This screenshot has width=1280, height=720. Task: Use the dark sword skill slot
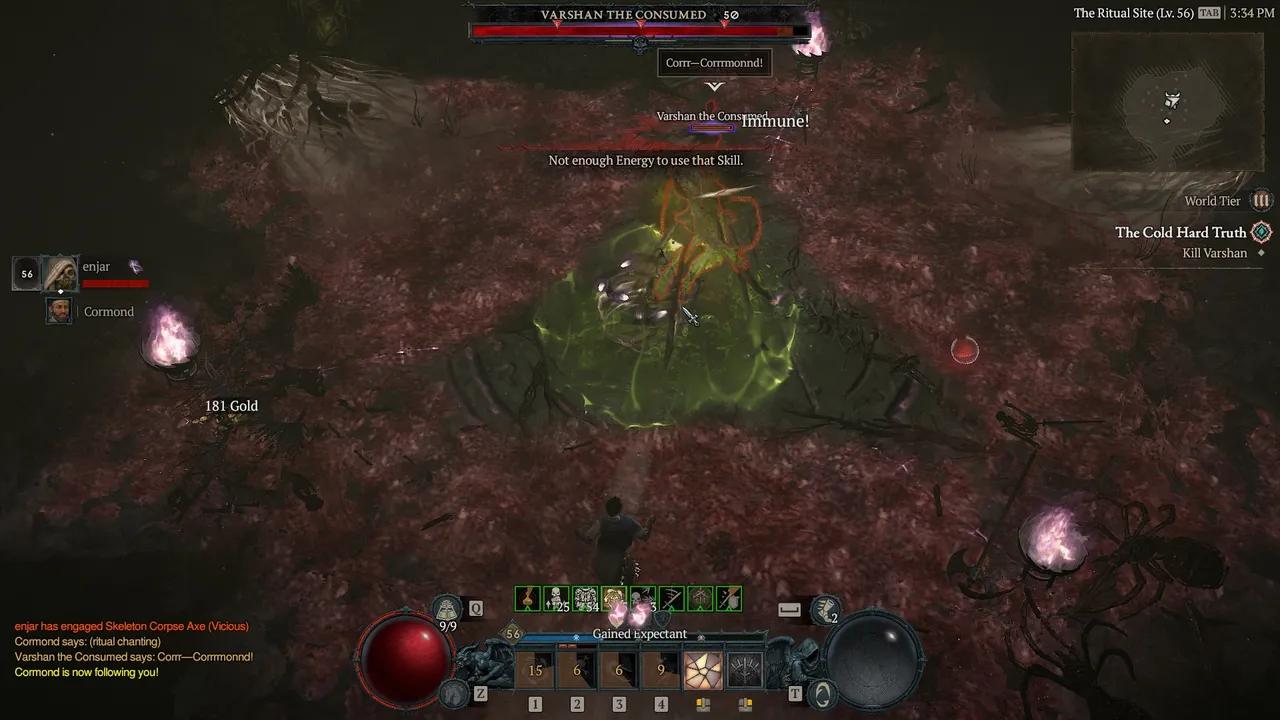(745, 670)
